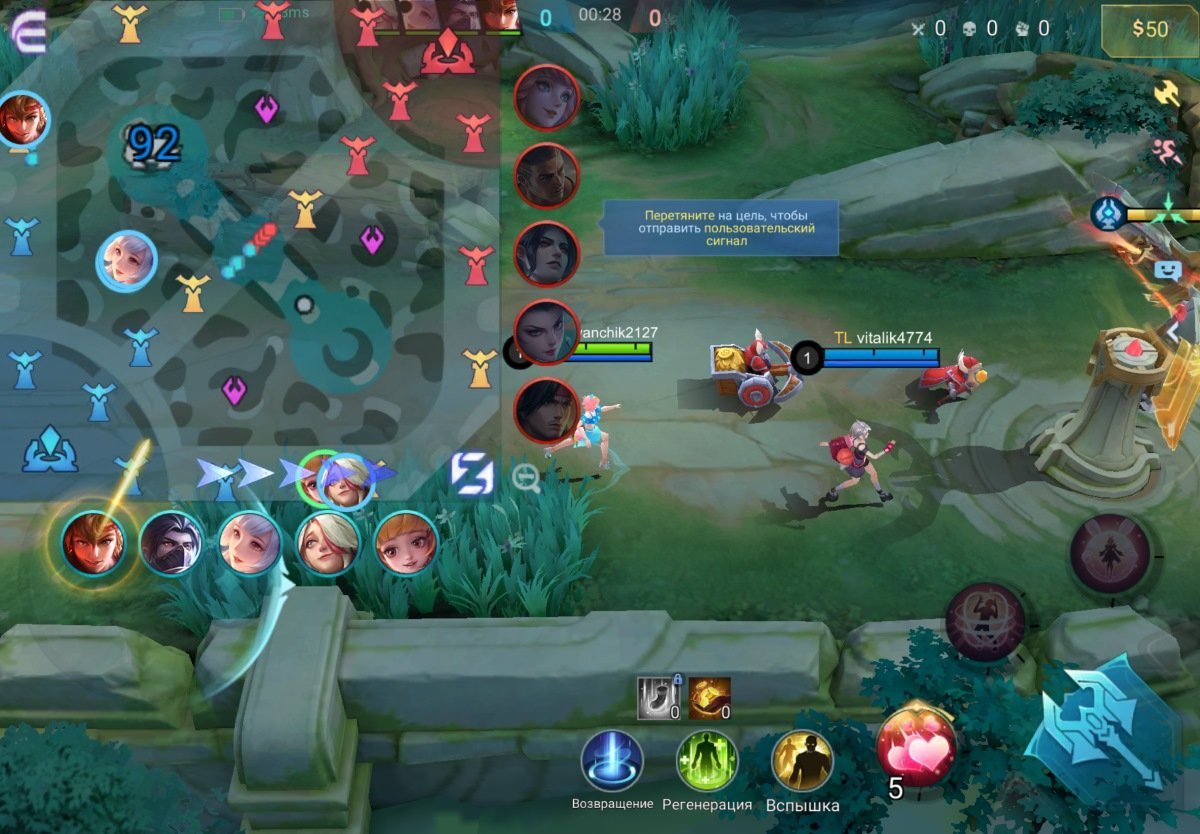Open the quick chat smiley bubble
Image resolution: width=1200 pixels, height=834 pixels.
coord(1167,269)
